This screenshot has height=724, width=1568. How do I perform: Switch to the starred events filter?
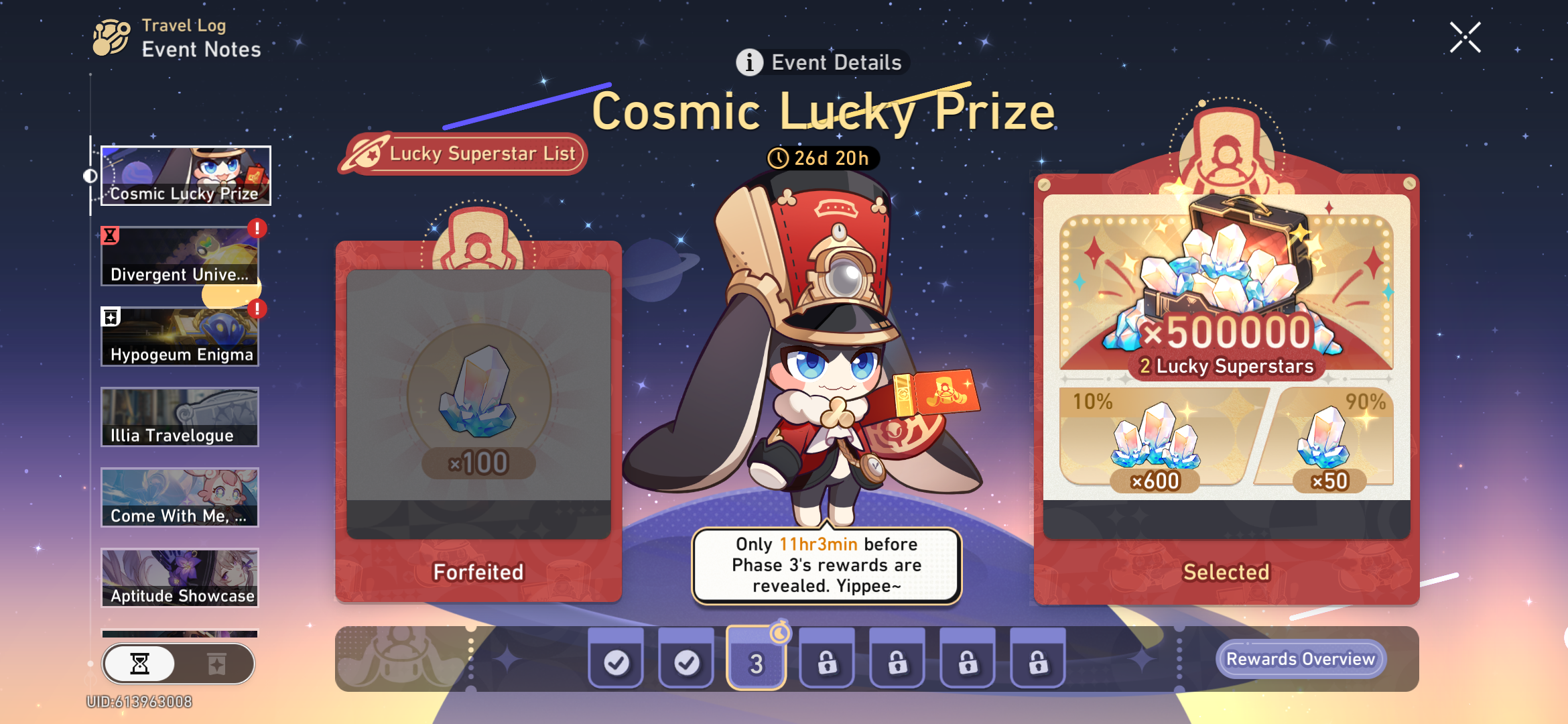(218, 664)
